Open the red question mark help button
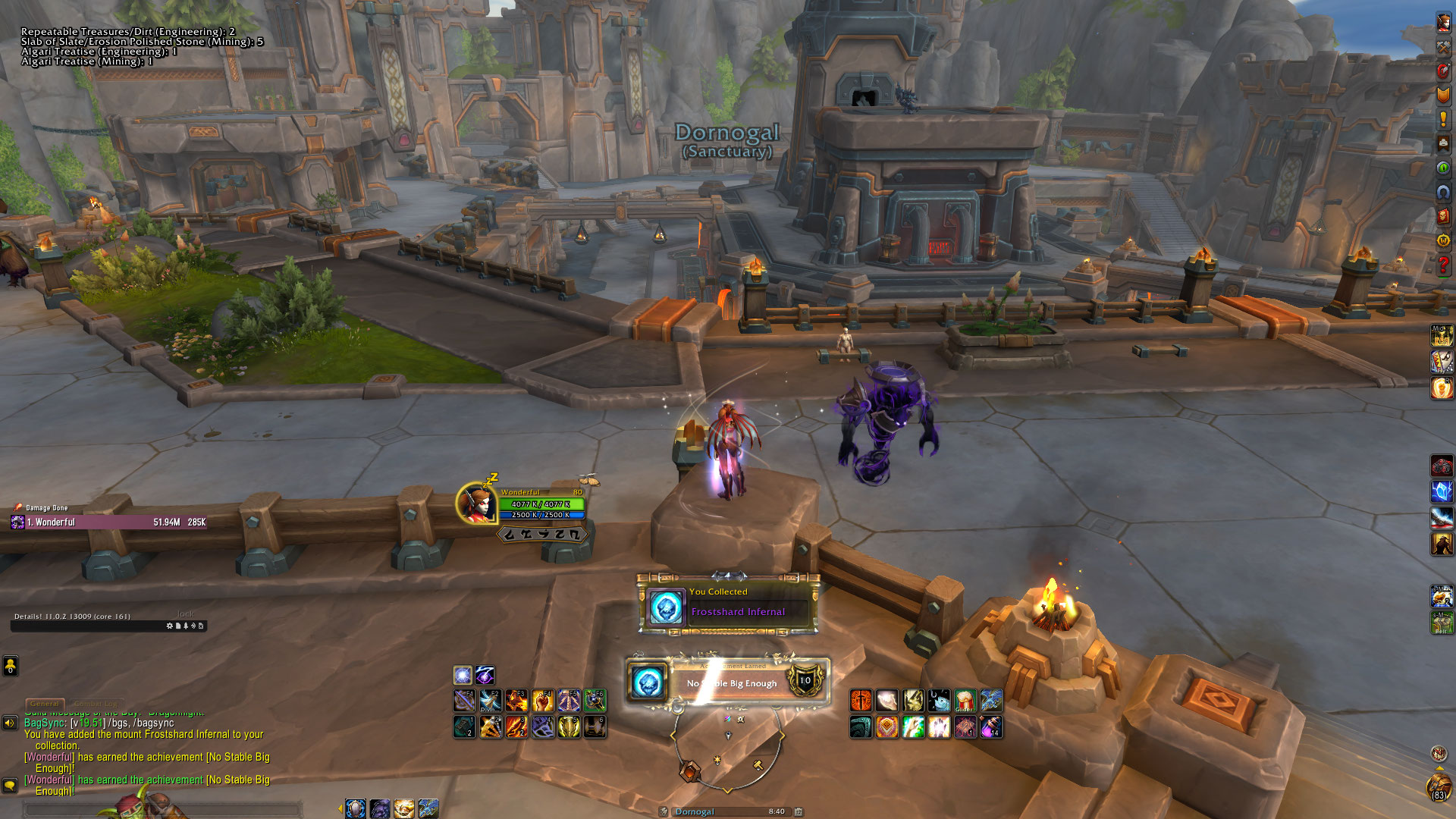 pos(1443,265)
